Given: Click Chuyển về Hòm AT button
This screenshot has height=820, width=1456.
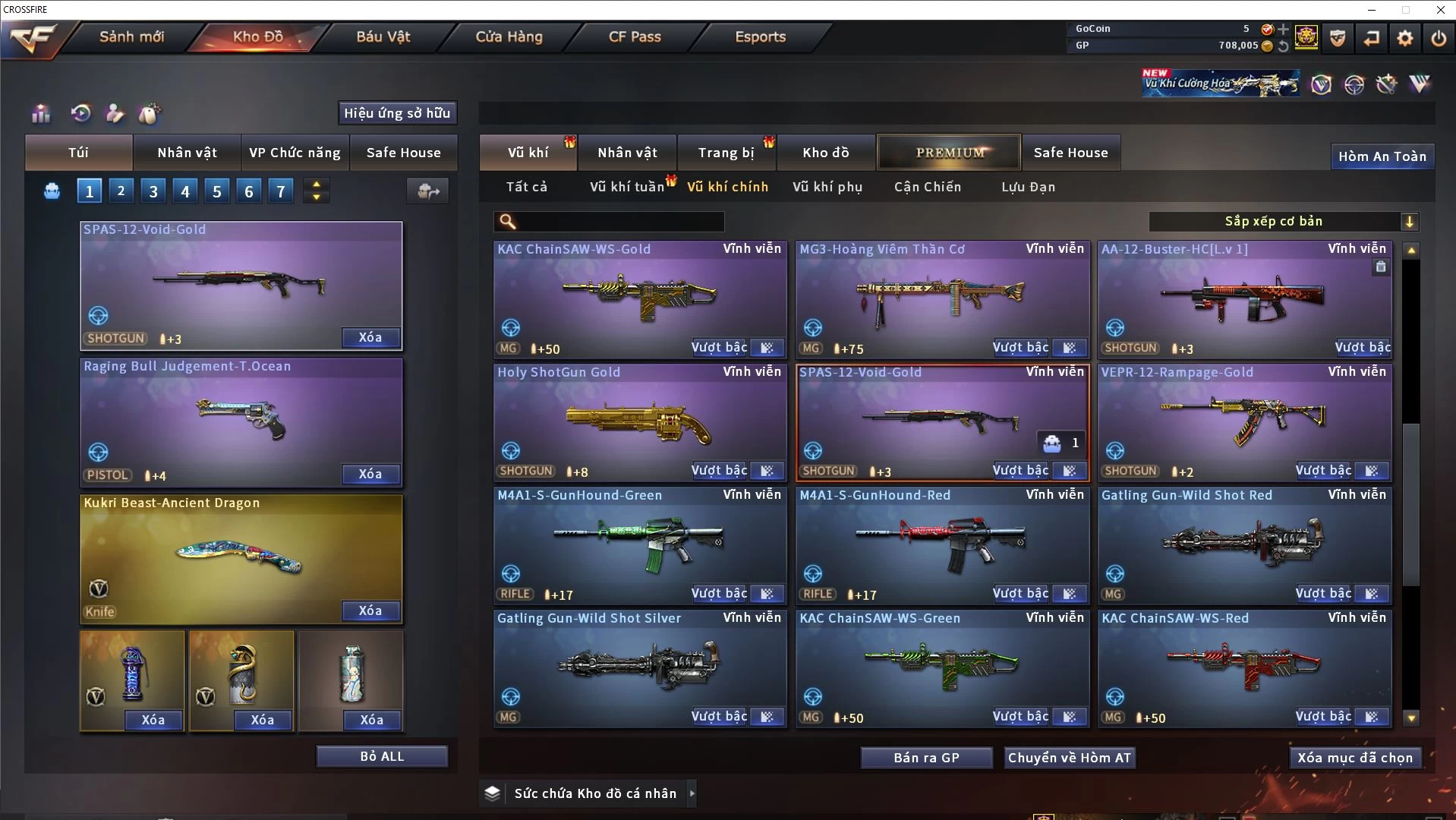Looking at the screenshot, I should pos(1070,758).
